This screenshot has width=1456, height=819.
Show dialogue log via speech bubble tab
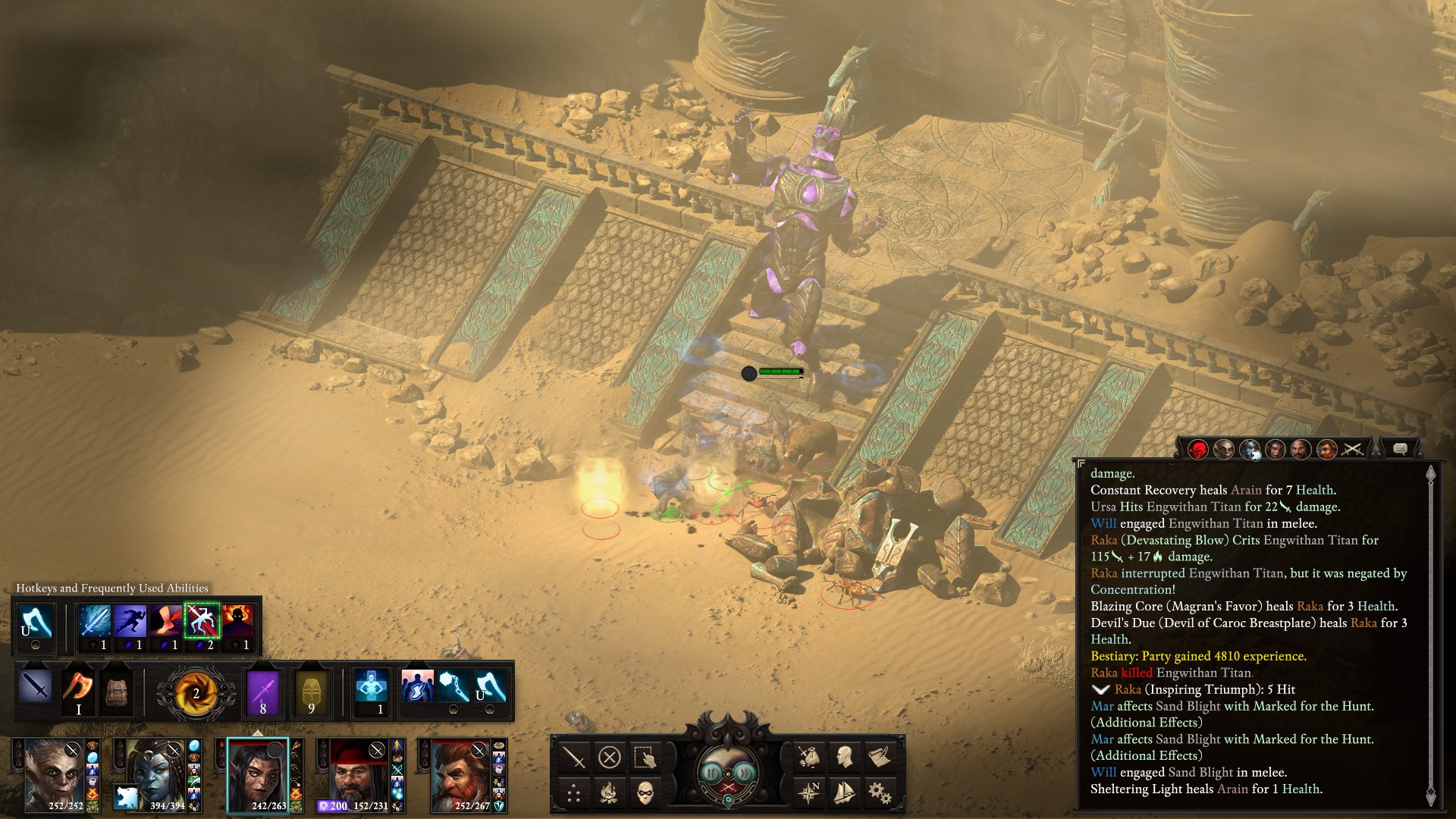1400,450
